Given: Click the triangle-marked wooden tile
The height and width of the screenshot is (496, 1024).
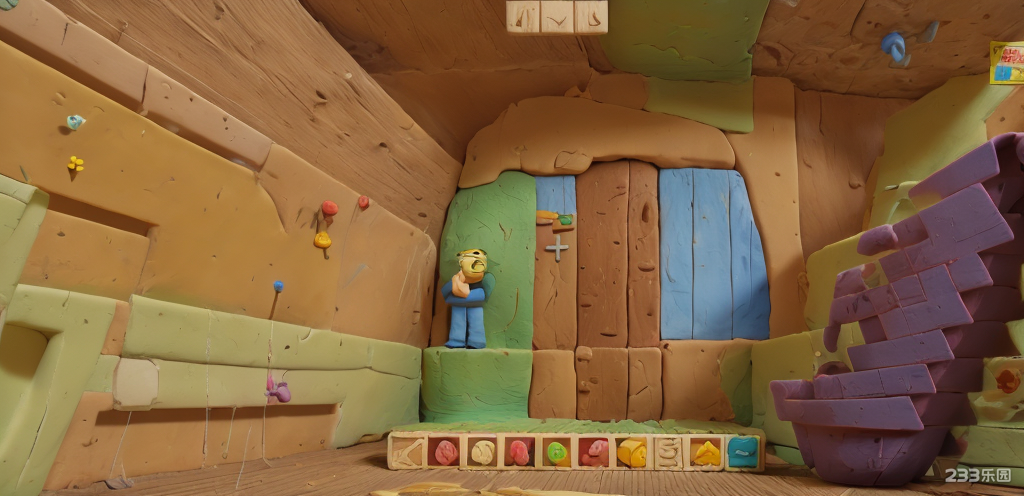Looking at the screenshot, I should point(523,15).
